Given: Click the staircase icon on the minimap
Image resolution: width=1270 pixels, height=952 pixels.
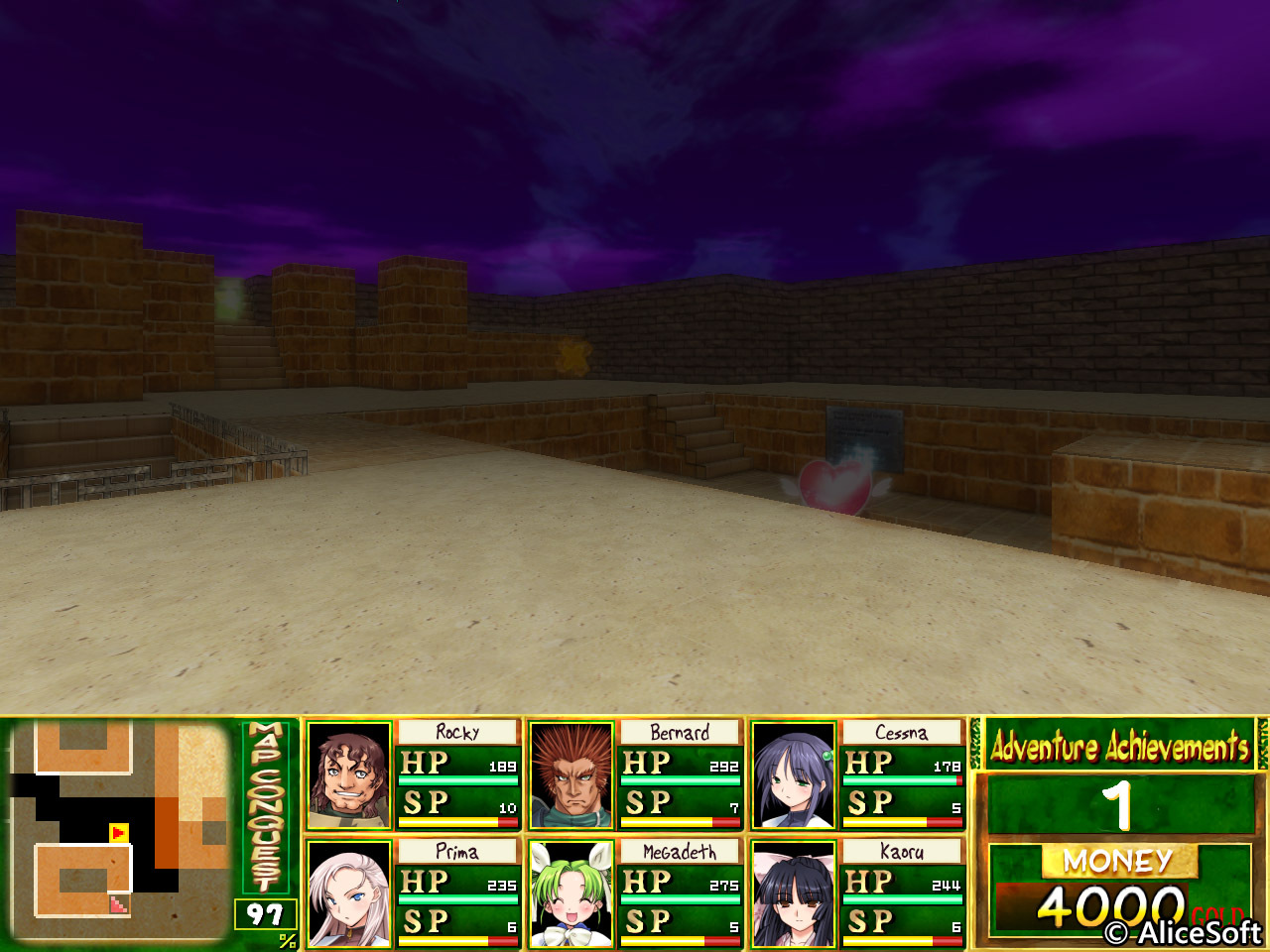Looking at the screenshot, I should coord(117,905).
